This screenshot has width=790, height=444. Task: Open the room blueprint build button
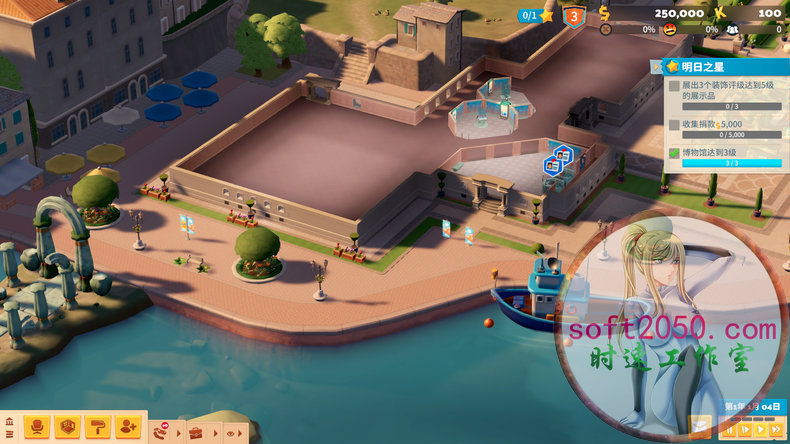(67, 427)
